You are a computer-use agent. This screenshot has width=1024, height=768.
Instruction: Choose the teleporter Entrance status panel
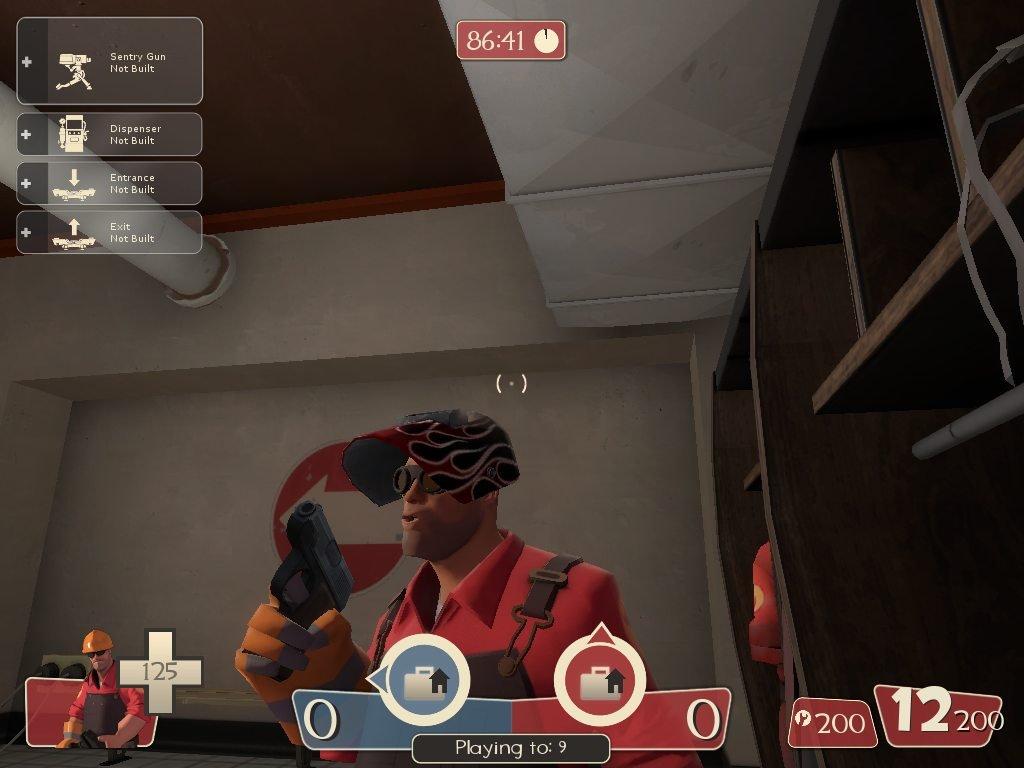click(x=110, y=183)
